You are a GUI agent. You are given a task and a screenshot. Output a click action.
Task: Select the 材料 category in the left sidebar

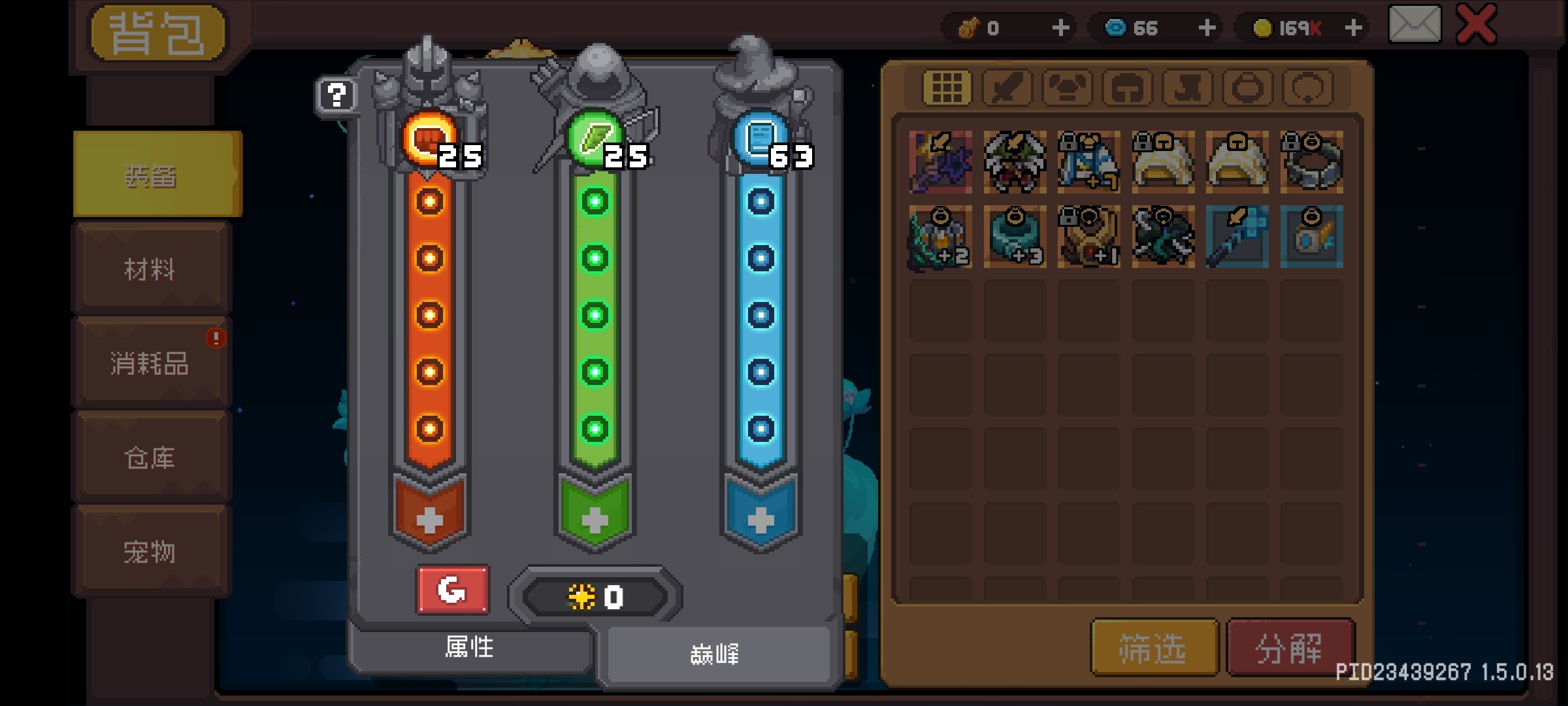(150, 269)
